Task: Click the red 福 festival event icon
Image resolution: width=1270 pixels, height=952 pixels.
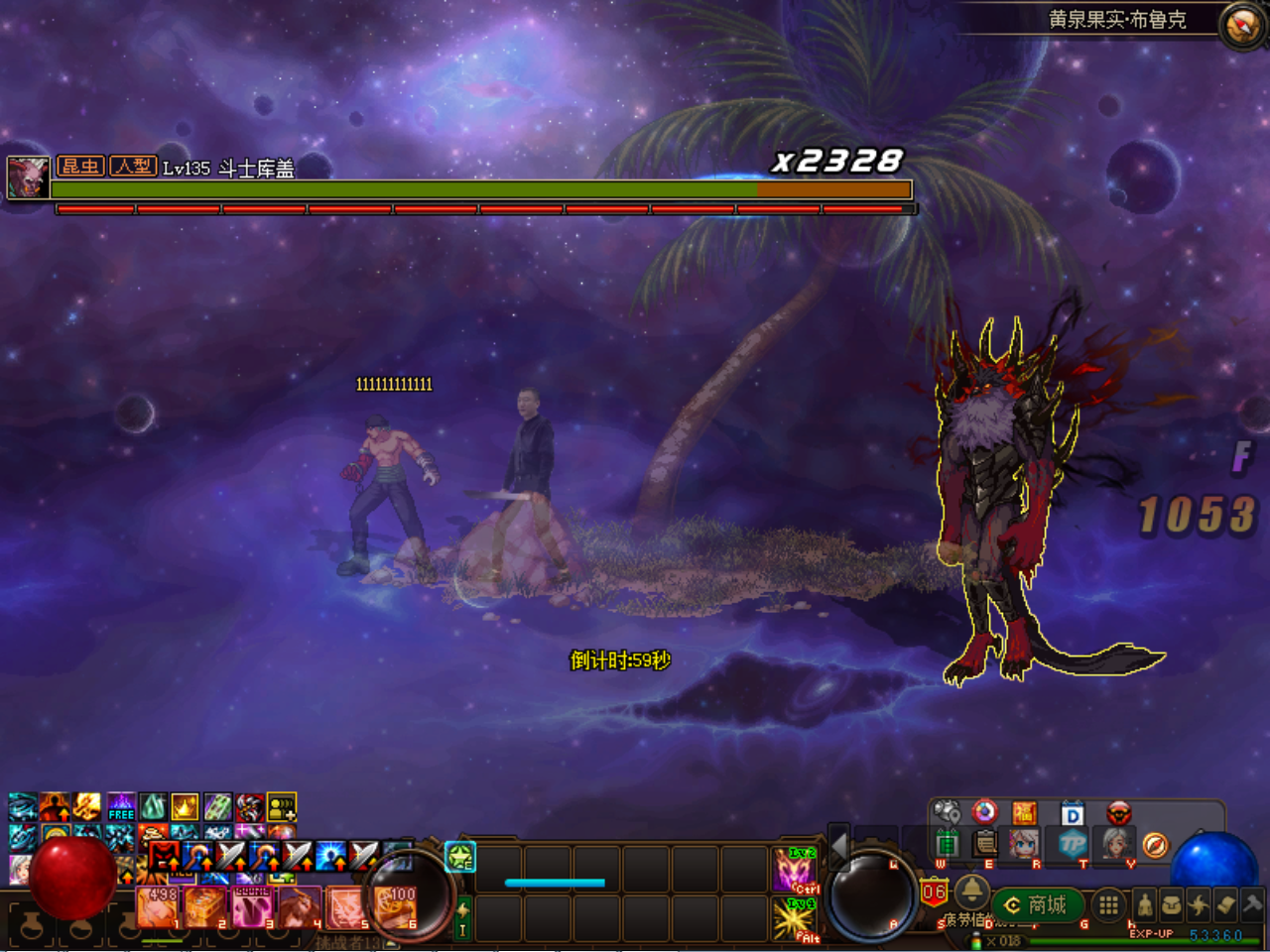Action: point(1026,812)
